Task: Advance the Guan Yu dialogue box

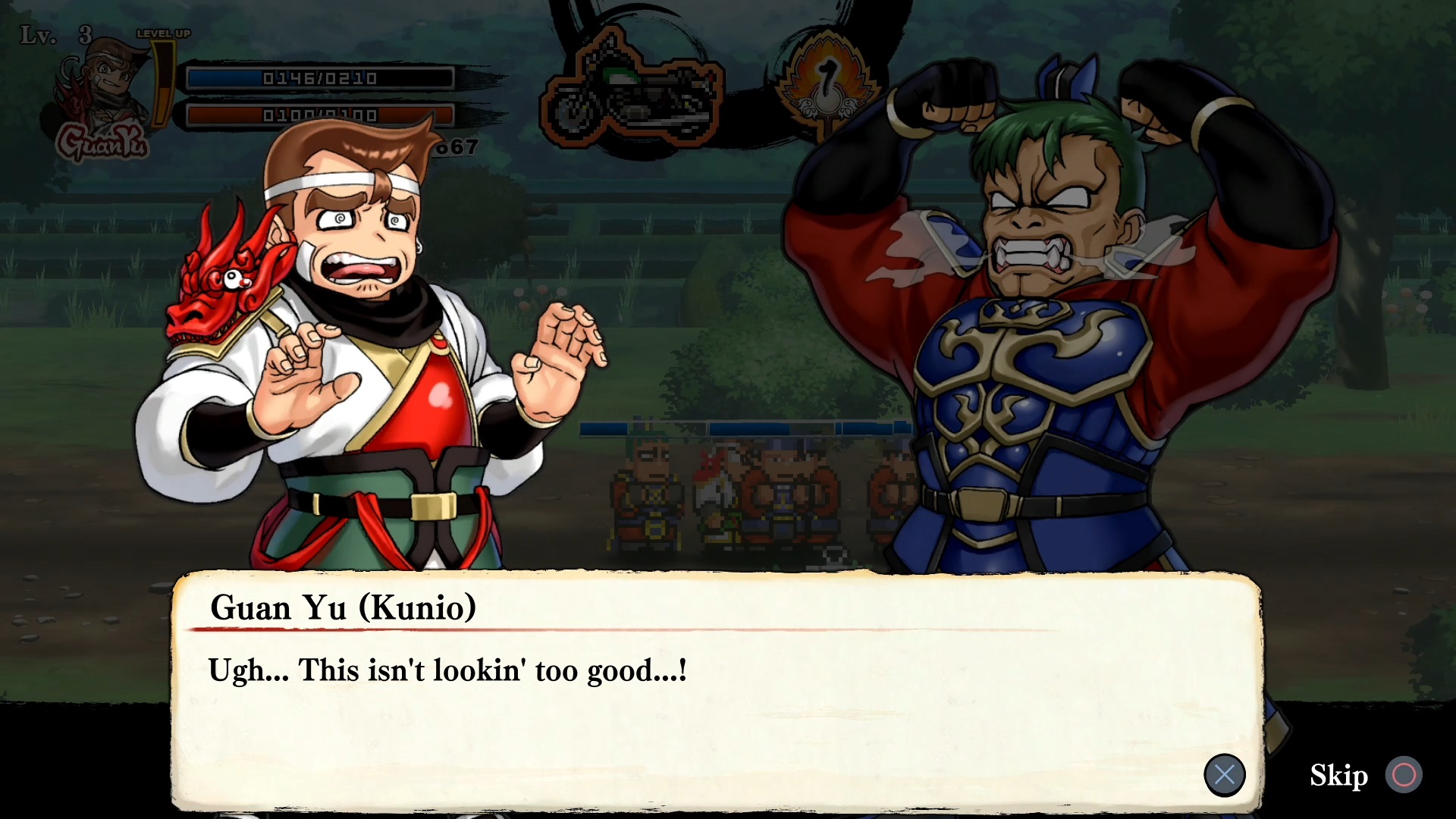Action: [1224, 775]
